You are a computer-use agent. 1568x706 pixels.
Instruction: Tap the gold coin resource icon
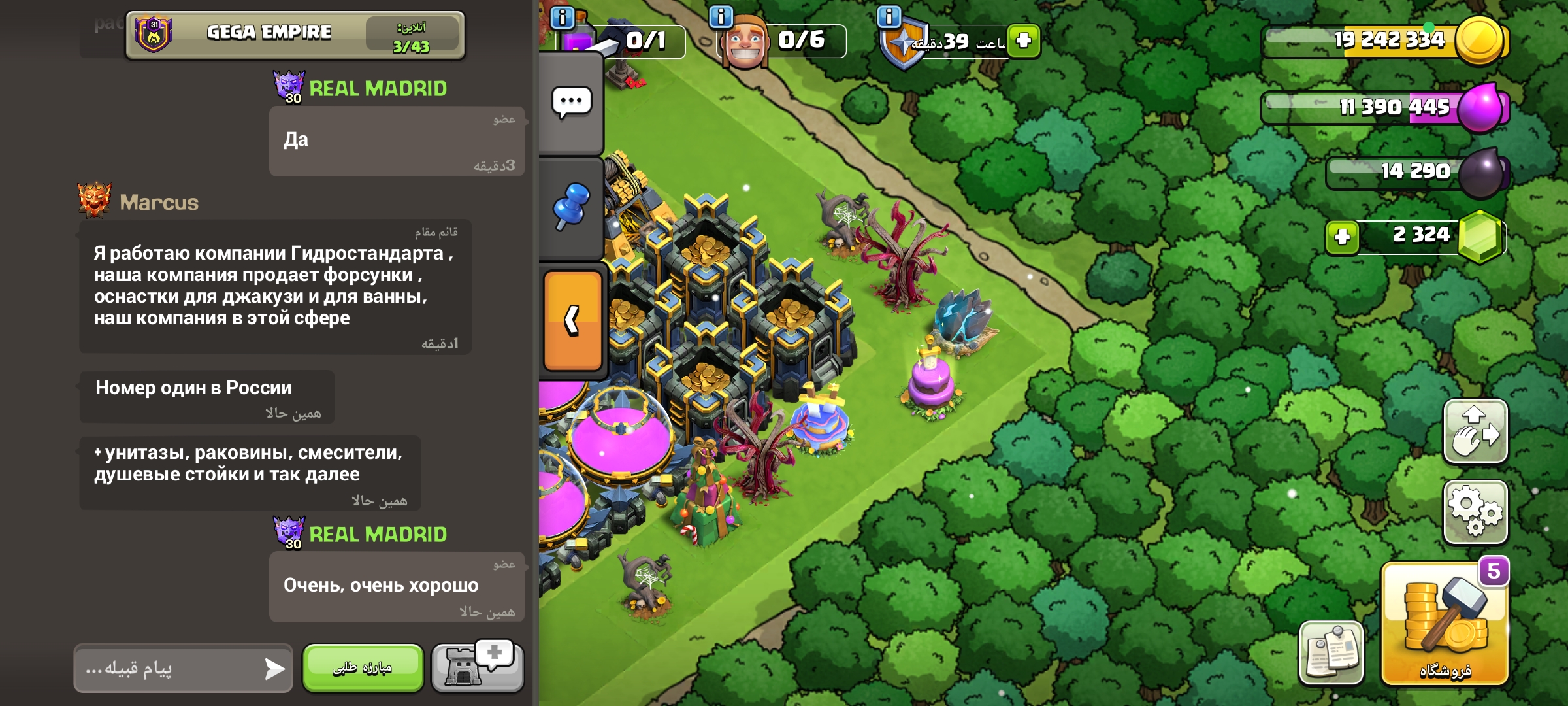point(1479,41)
